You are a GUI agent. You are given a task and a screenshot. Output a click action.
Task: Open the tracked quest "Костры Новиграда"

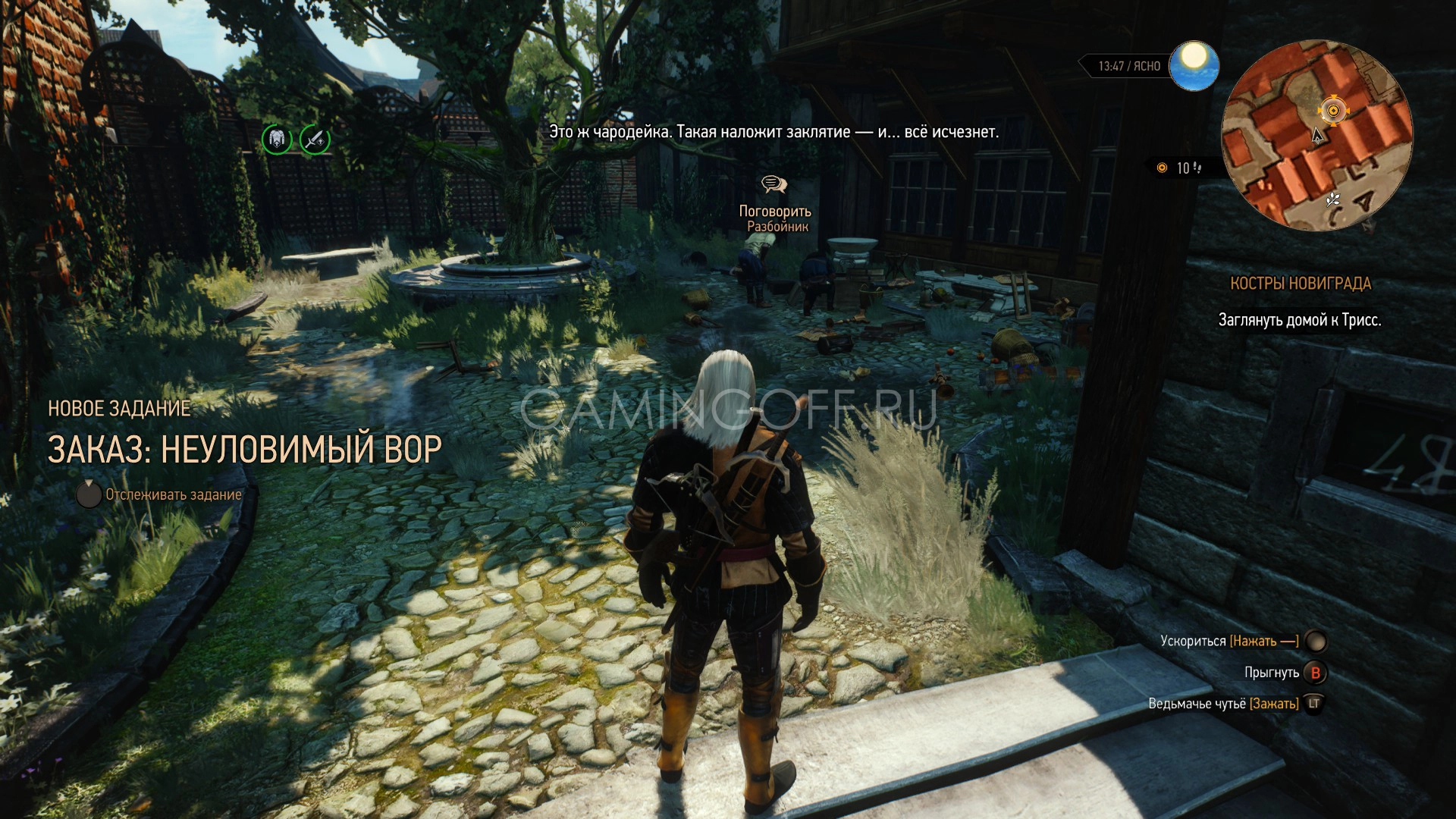point(1300,284)
